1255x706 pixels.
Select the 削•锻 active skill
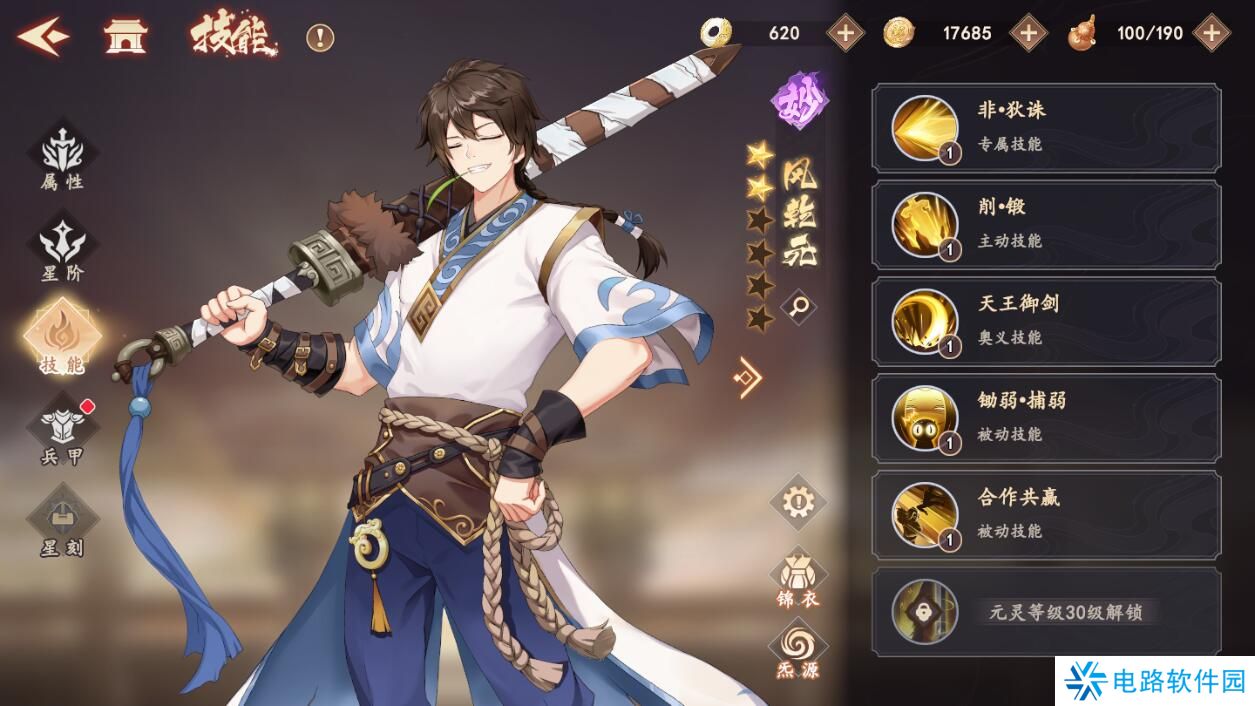point(1046,225)
